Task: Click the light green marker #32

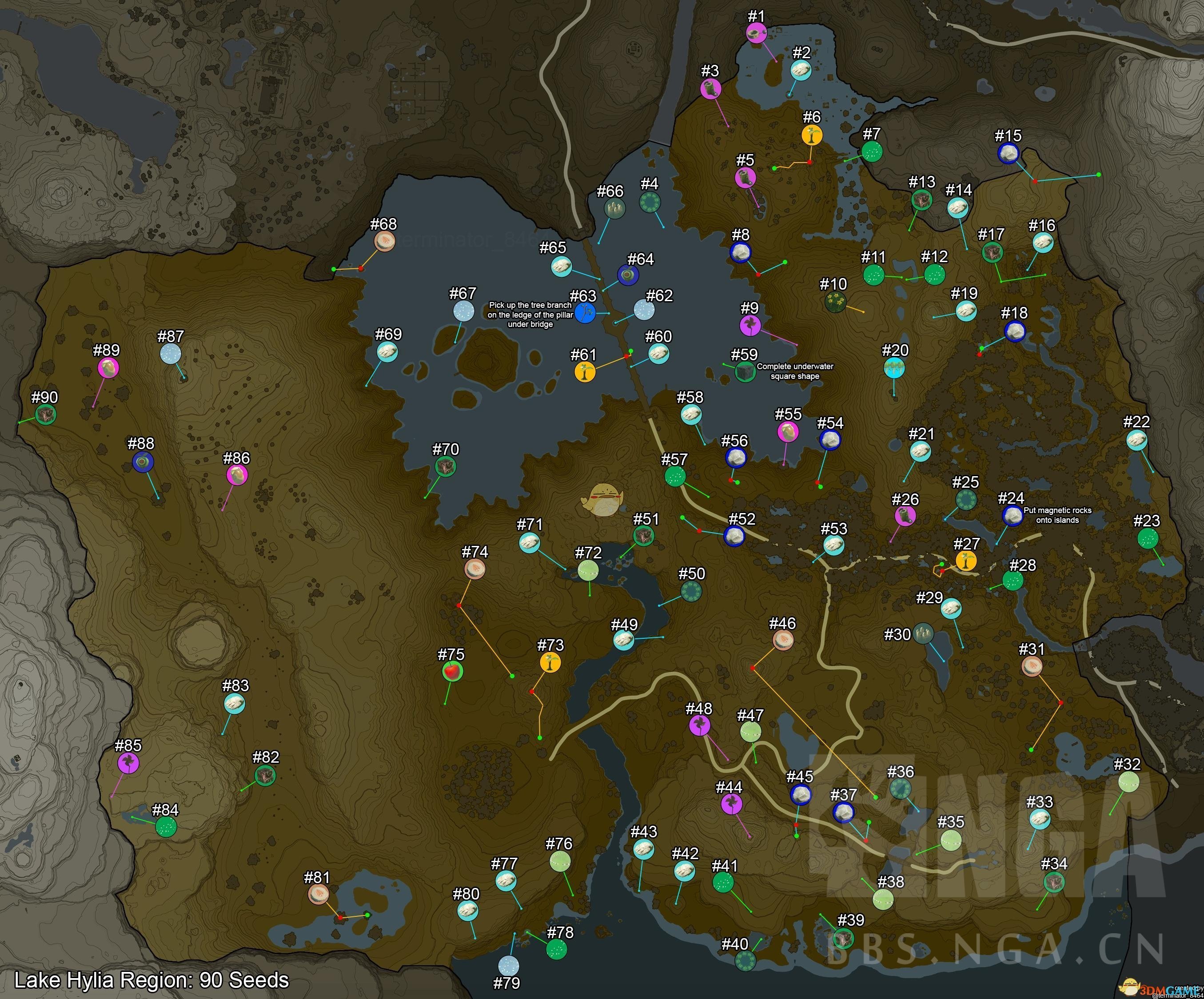Action: point(1128,782)
